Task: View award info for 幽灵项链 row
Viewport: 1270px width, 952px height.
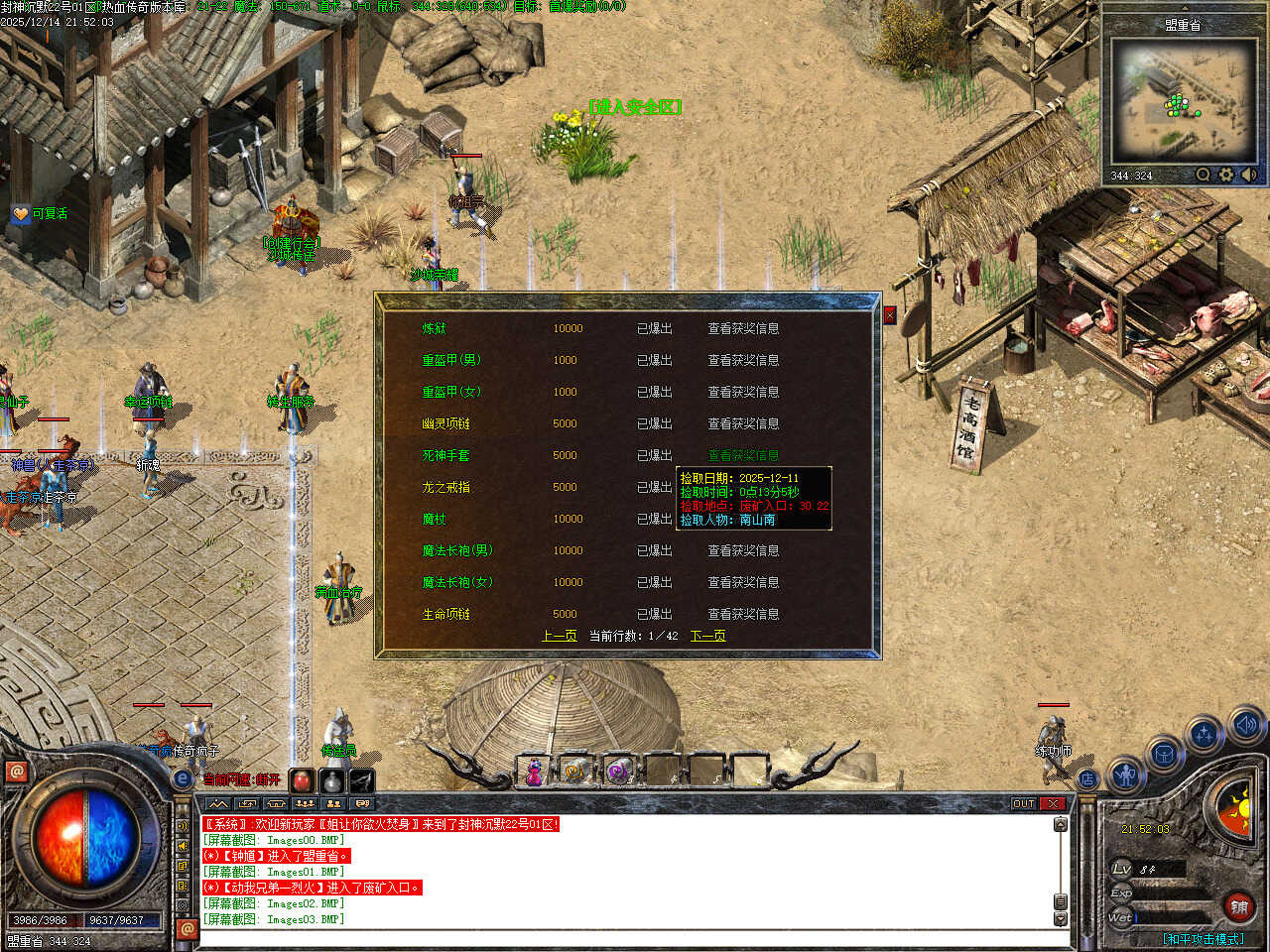Action: tap(743, 423)
